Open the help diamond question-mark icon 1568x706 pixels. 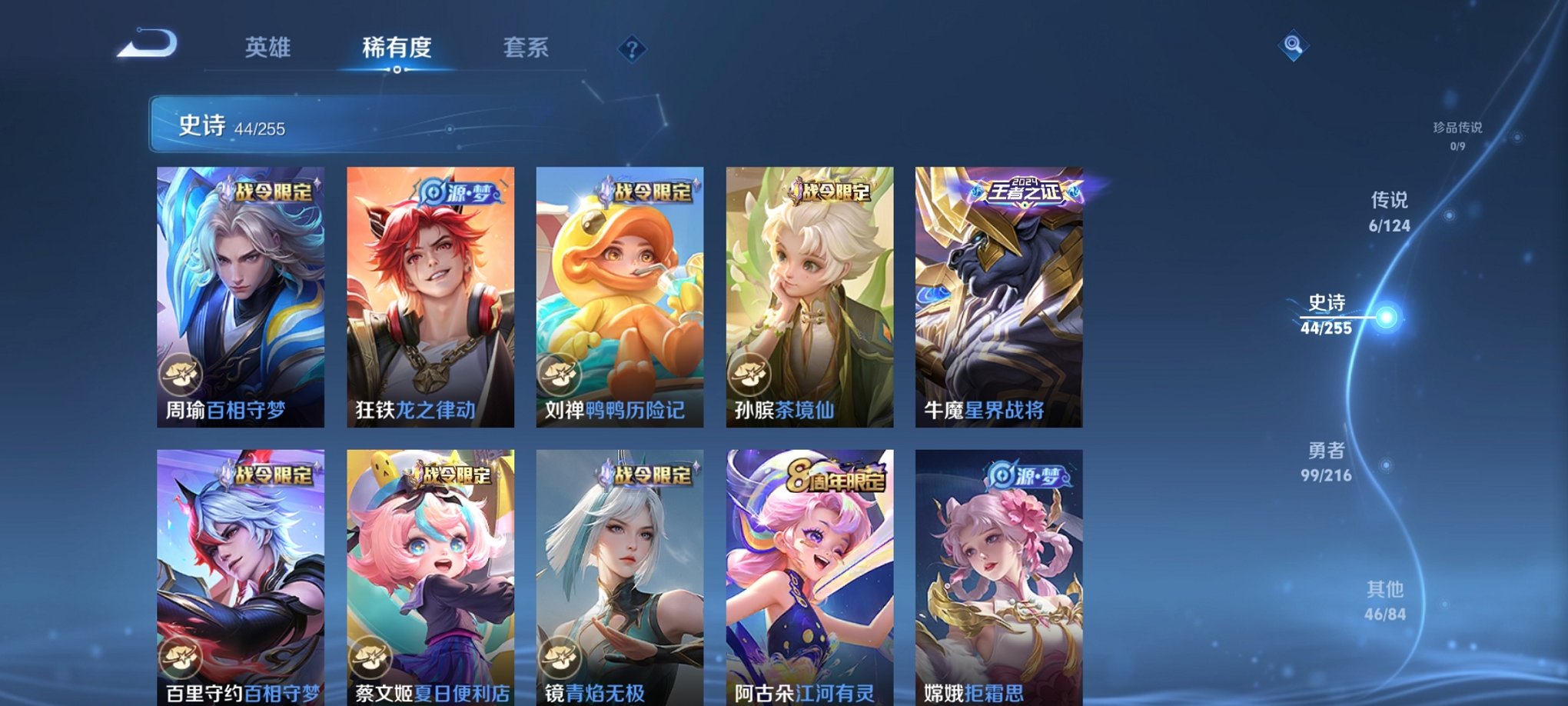click(x=630, y=51)
